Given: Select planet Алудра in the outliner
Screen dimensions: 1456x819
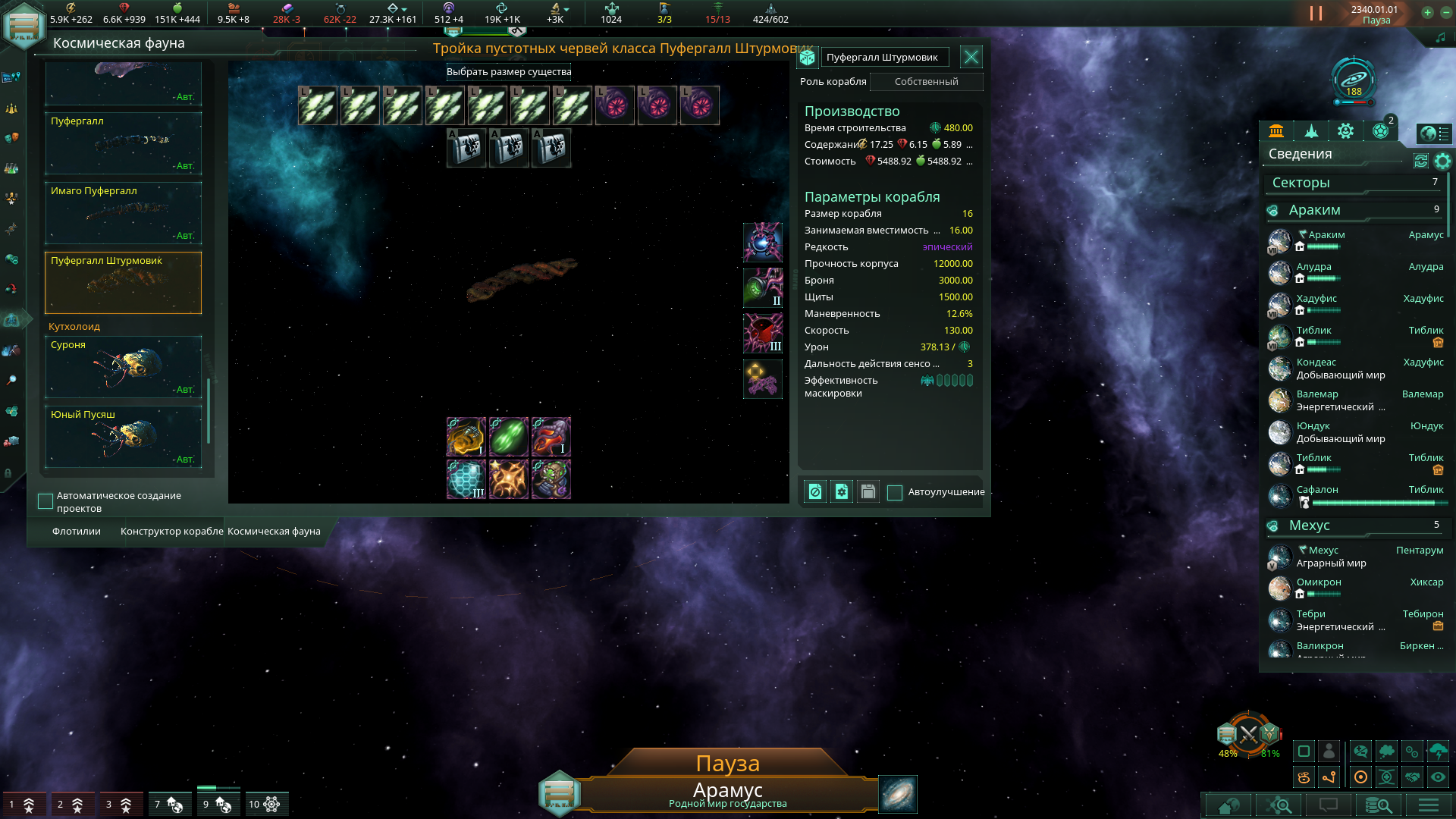Looking at the screenshot, I should (1314, 267).
